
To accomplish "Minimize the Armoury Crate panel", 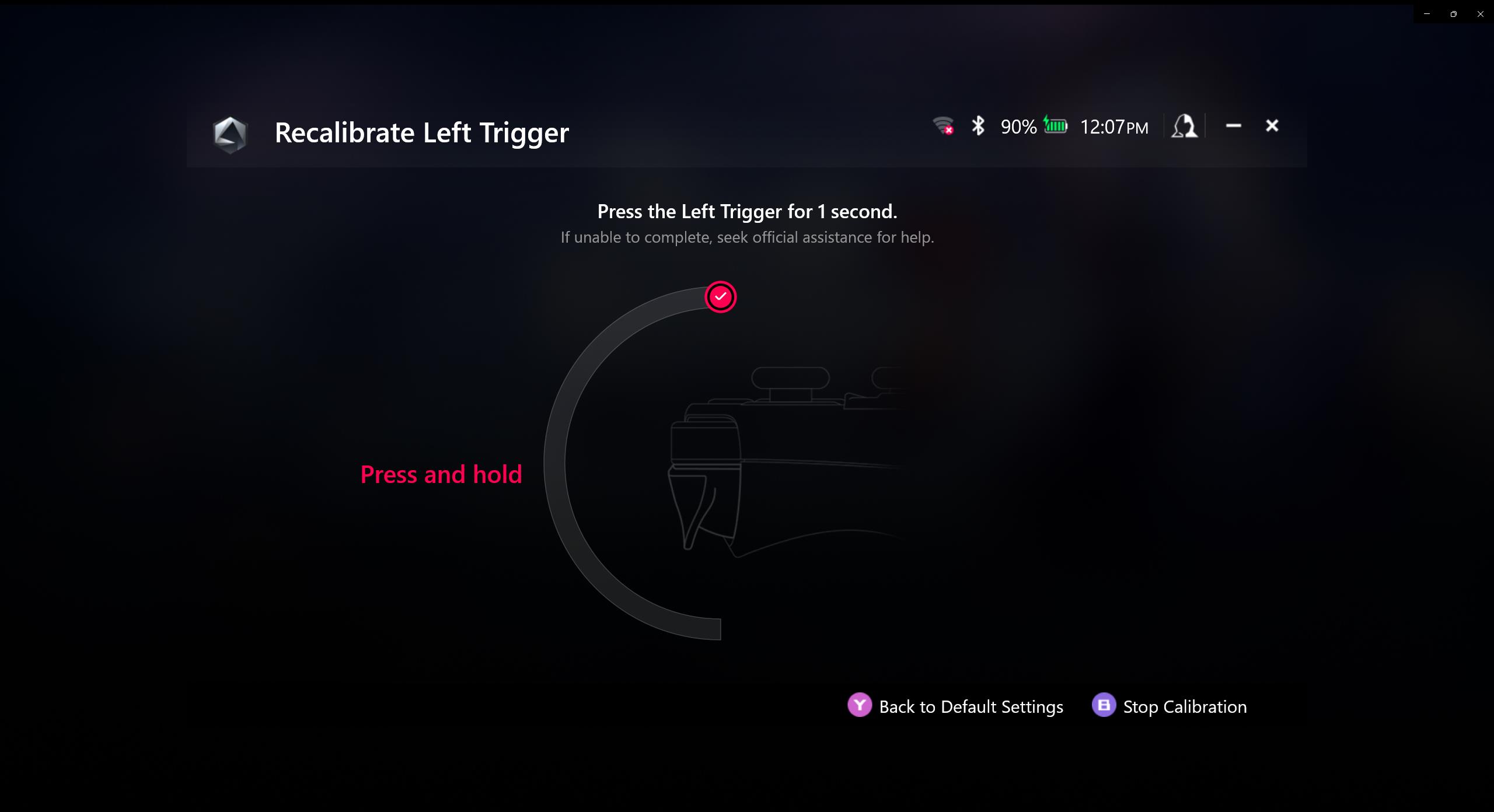I will 1233,126.
